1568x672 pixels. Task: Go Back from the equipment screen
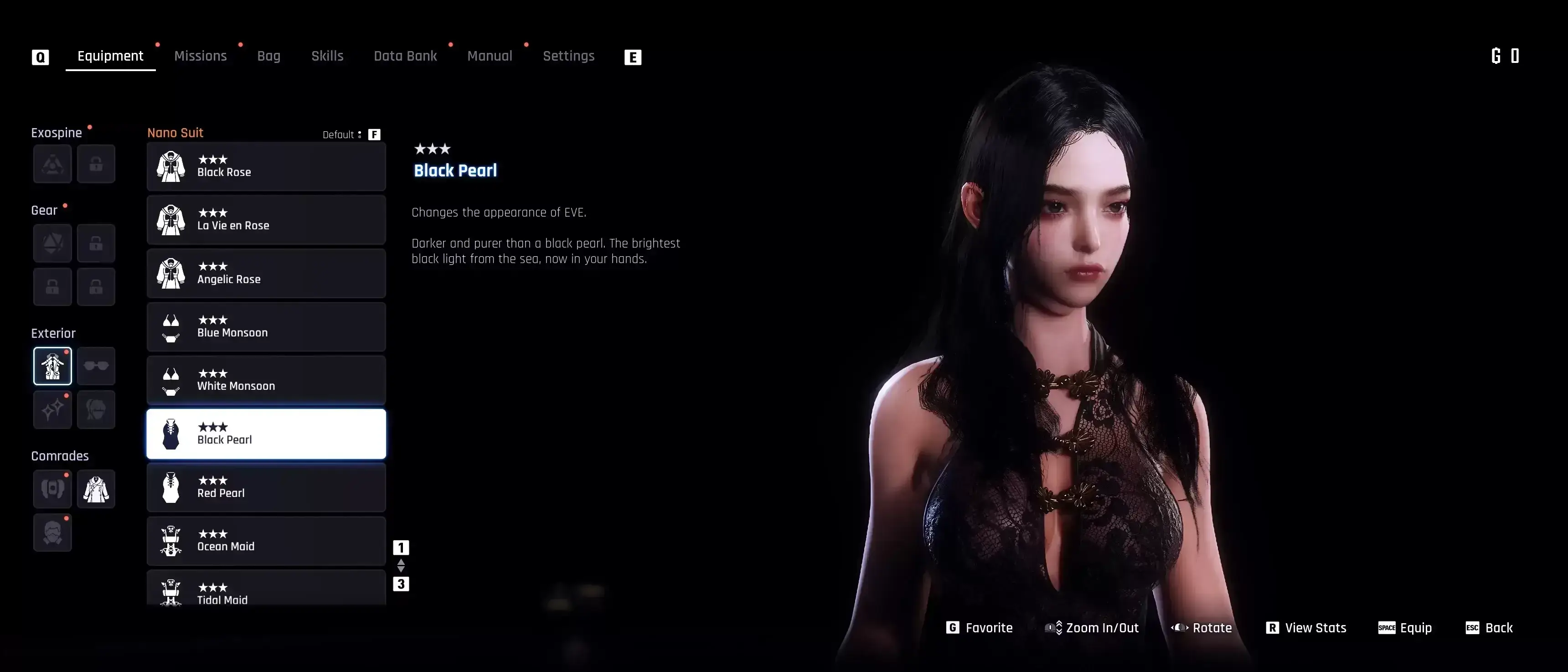(x=1489, y=628)
